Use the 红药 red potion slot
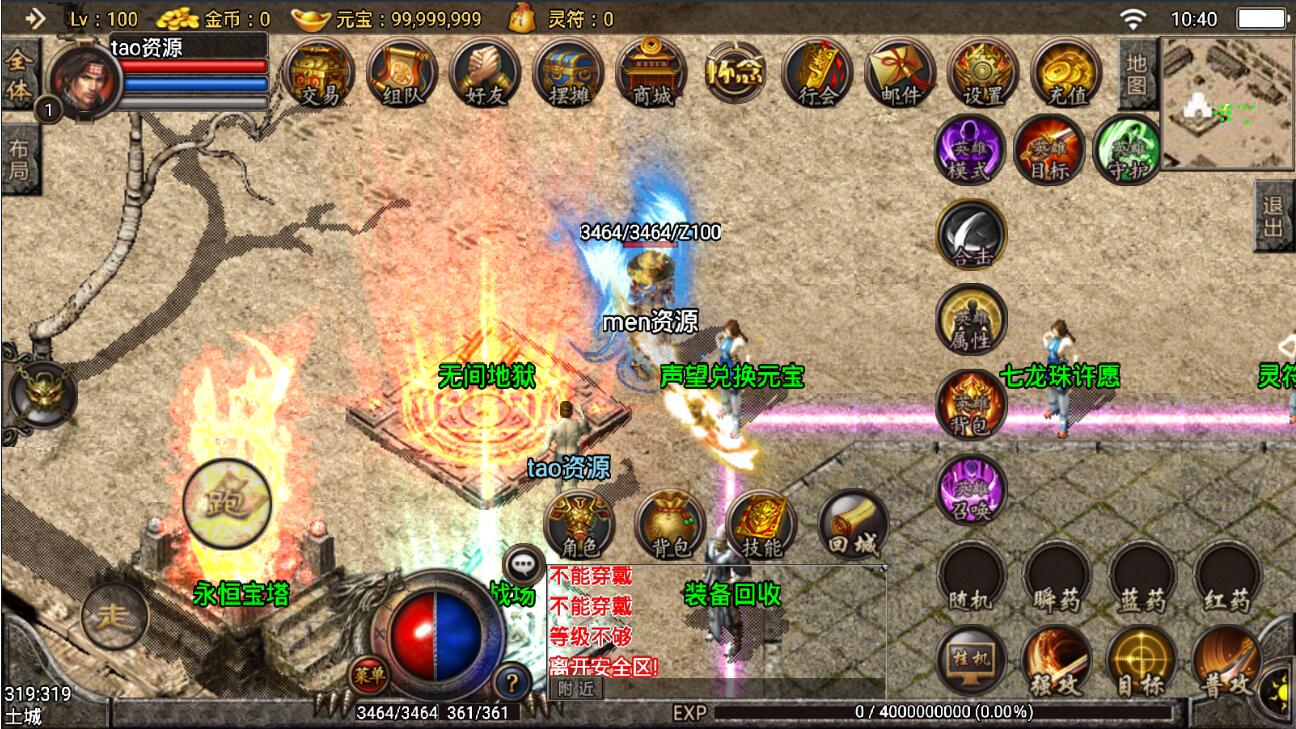1296x729 pixels. [x=1226, y=577]
